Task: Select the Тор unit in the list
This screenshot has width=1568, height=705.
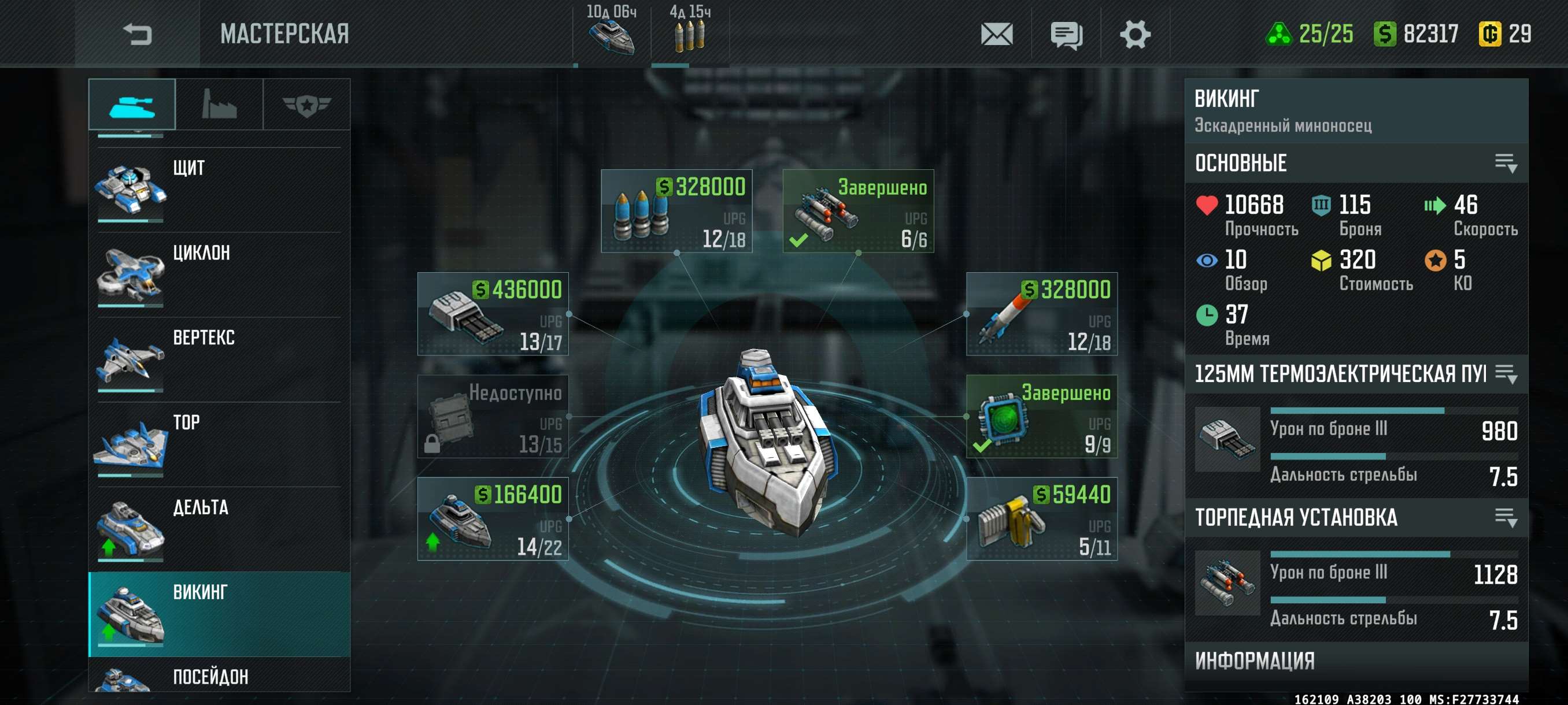Action: [x=219, y=444]
